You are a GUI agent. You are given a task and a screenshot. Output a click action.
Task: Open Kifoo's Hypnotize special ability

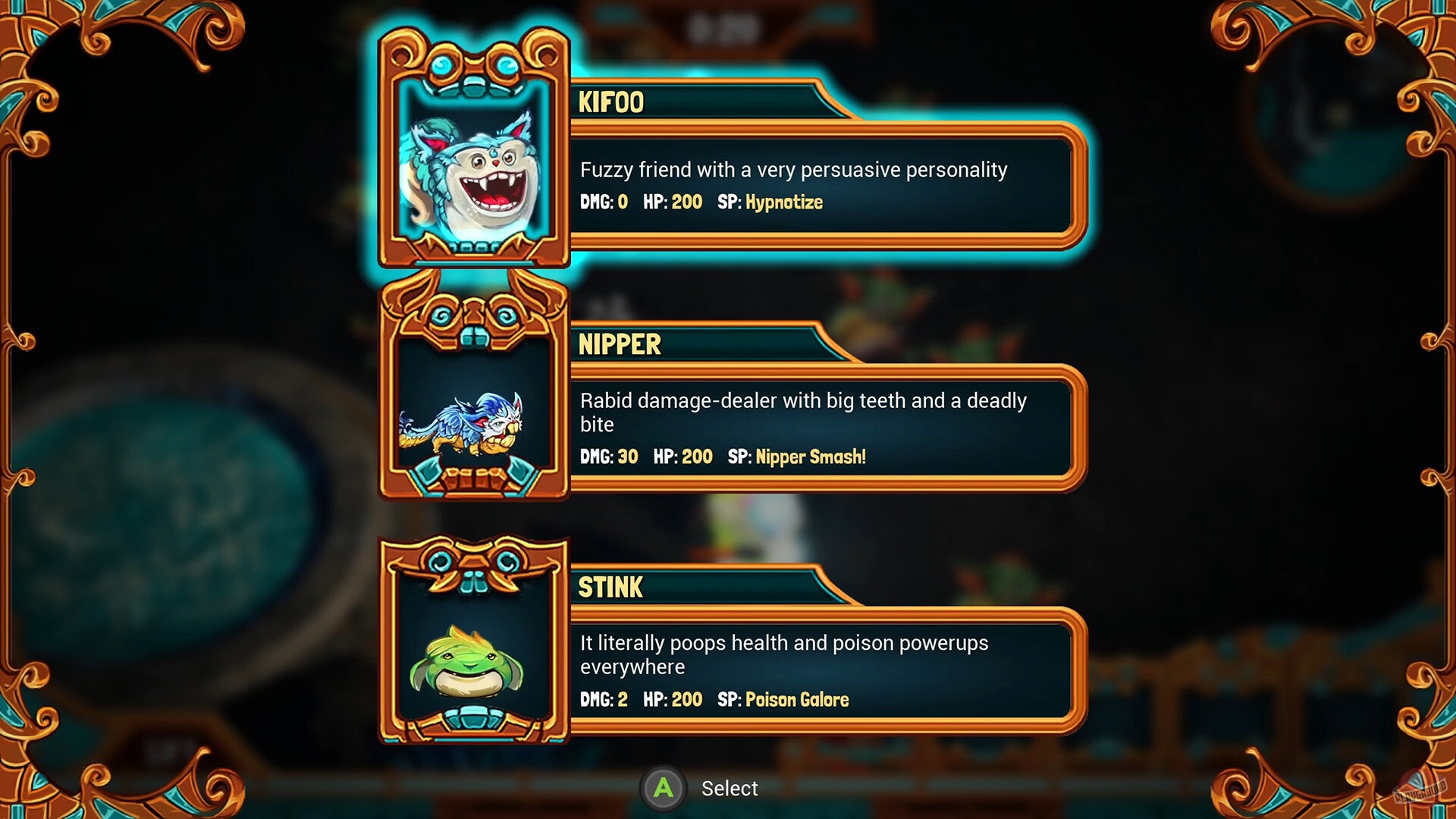pos(783,202)
